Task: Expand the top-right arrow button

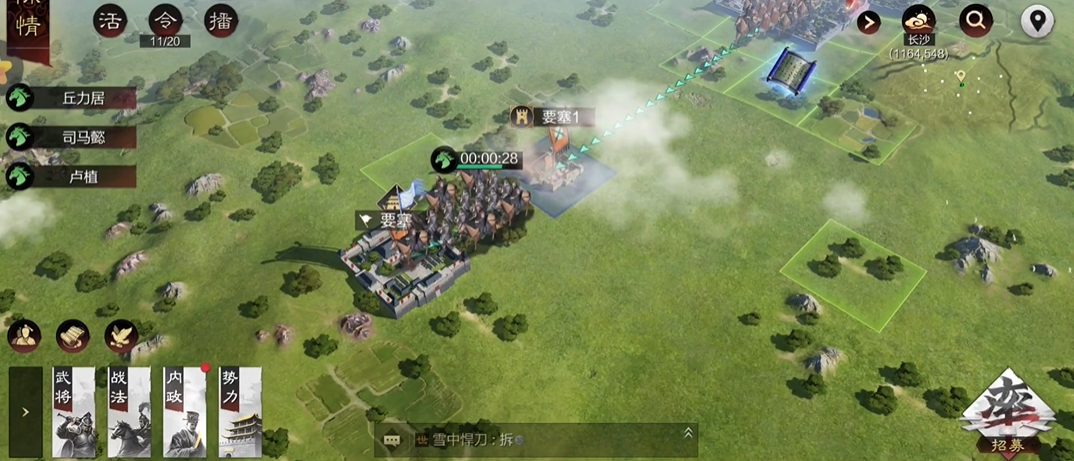Action: coord(869,21)
